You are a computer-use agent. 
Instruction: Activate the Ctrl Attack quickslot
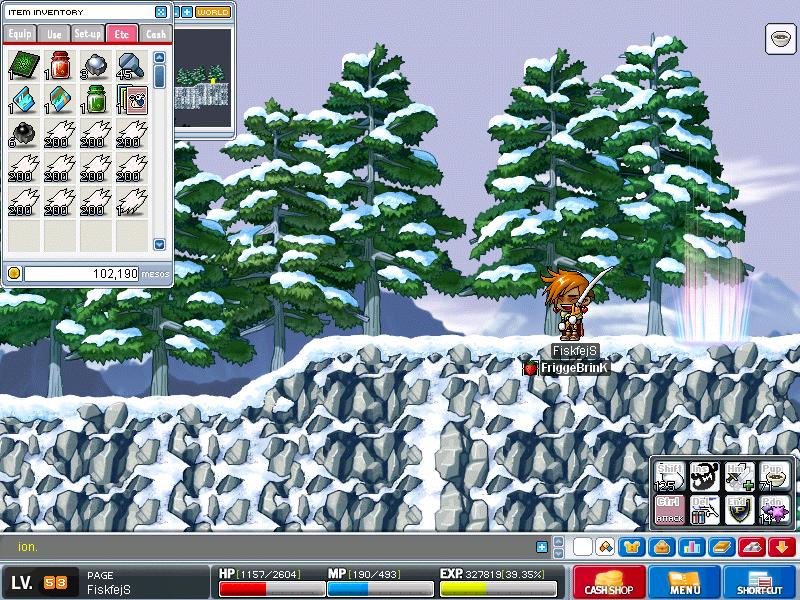(669, 510)
